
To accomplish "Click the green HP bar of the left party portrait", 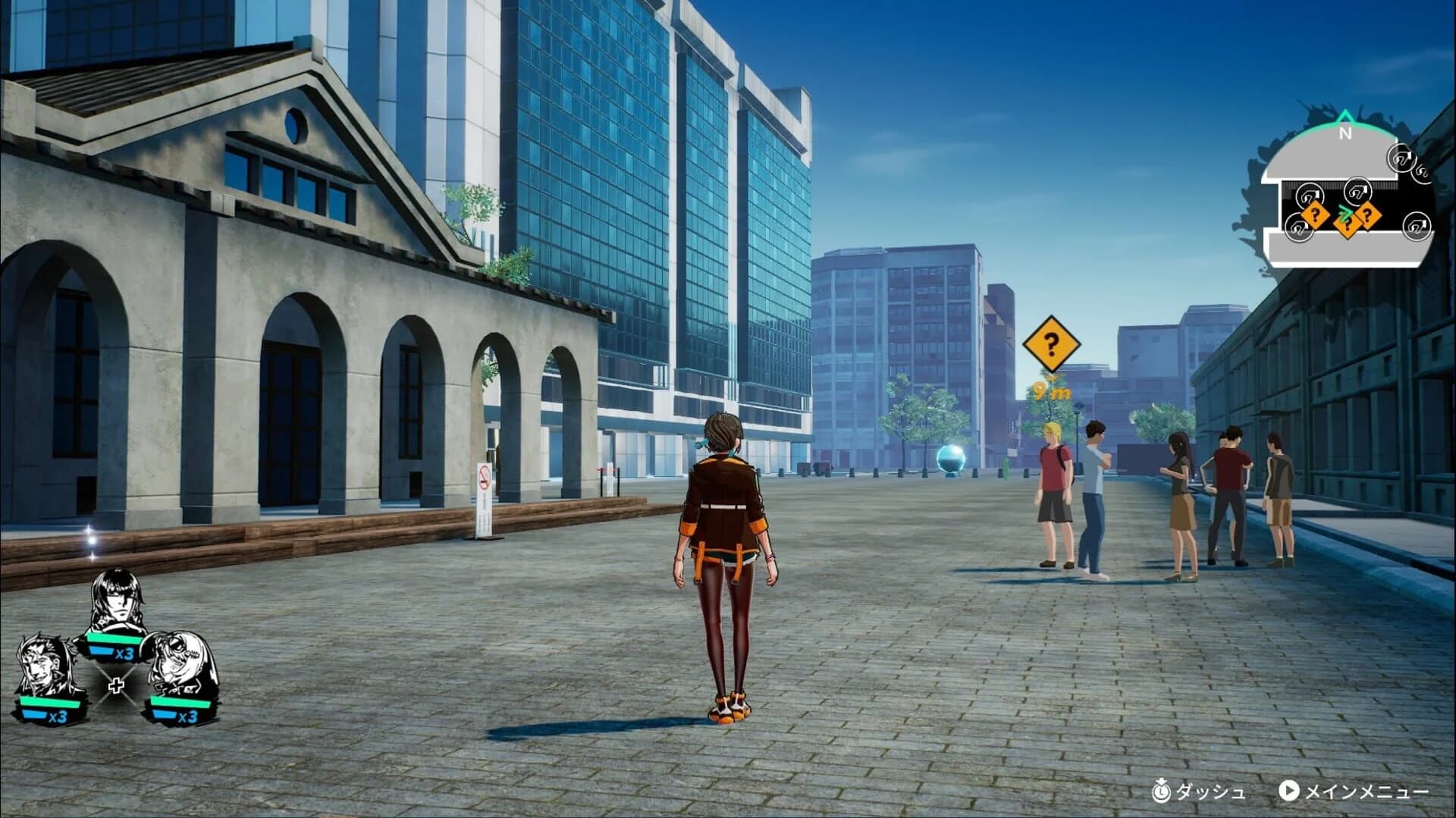I will [48, 703].
